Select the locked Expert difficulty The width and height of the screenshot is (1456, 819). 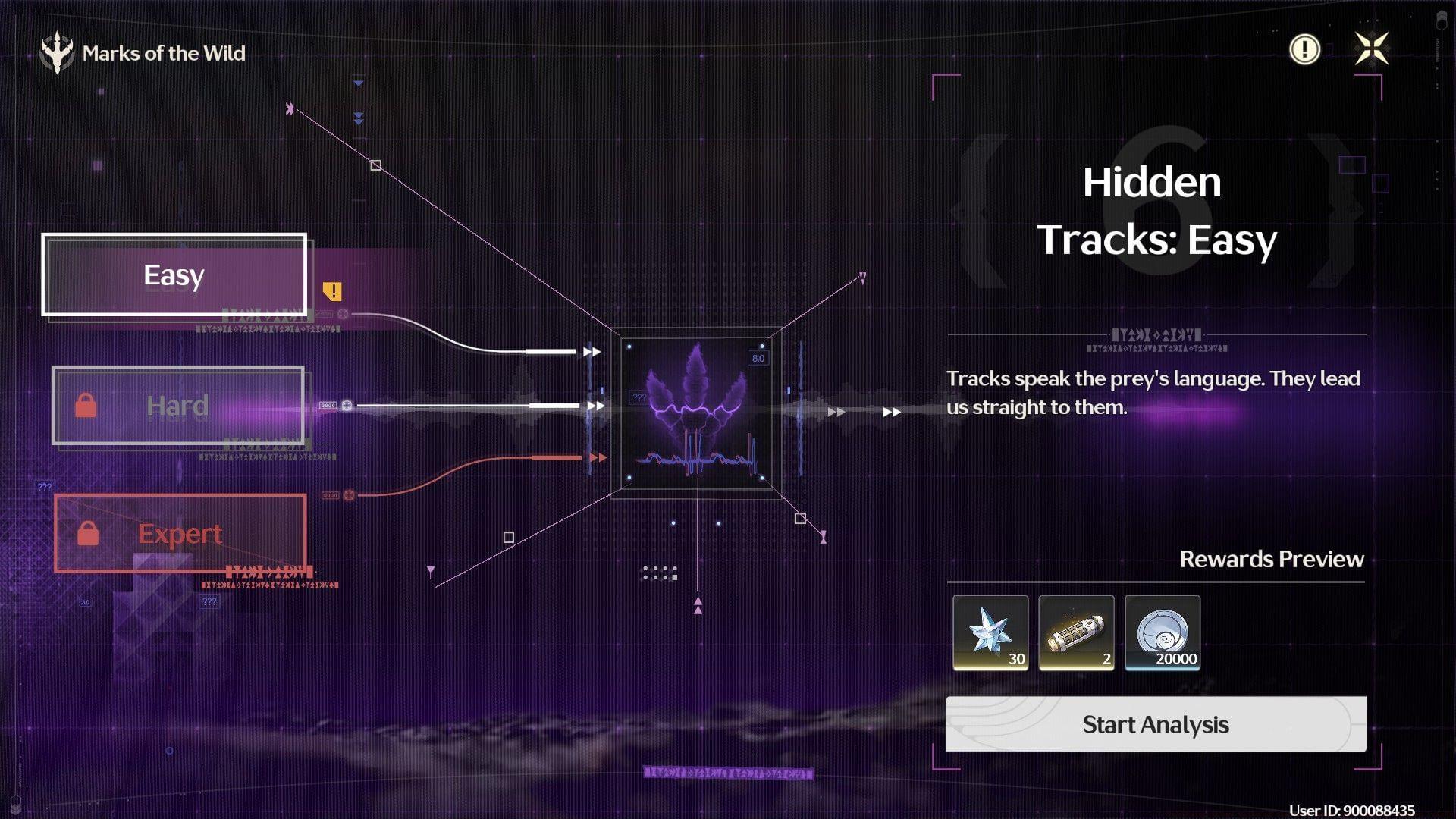[x=180, y=533]
